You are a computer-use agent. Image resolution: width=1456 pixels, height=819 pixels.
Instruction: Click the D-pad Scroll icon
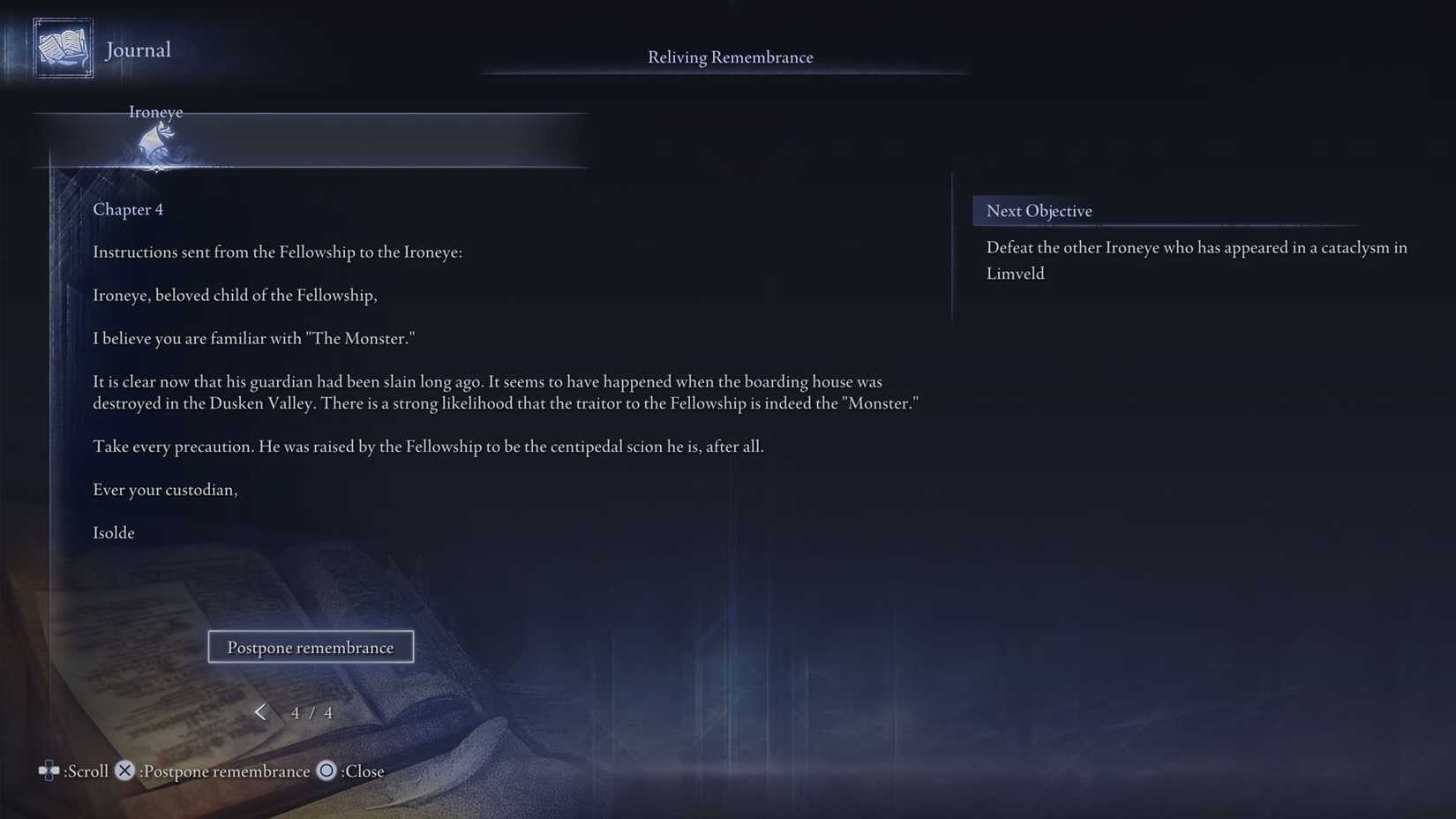[49, 770]
